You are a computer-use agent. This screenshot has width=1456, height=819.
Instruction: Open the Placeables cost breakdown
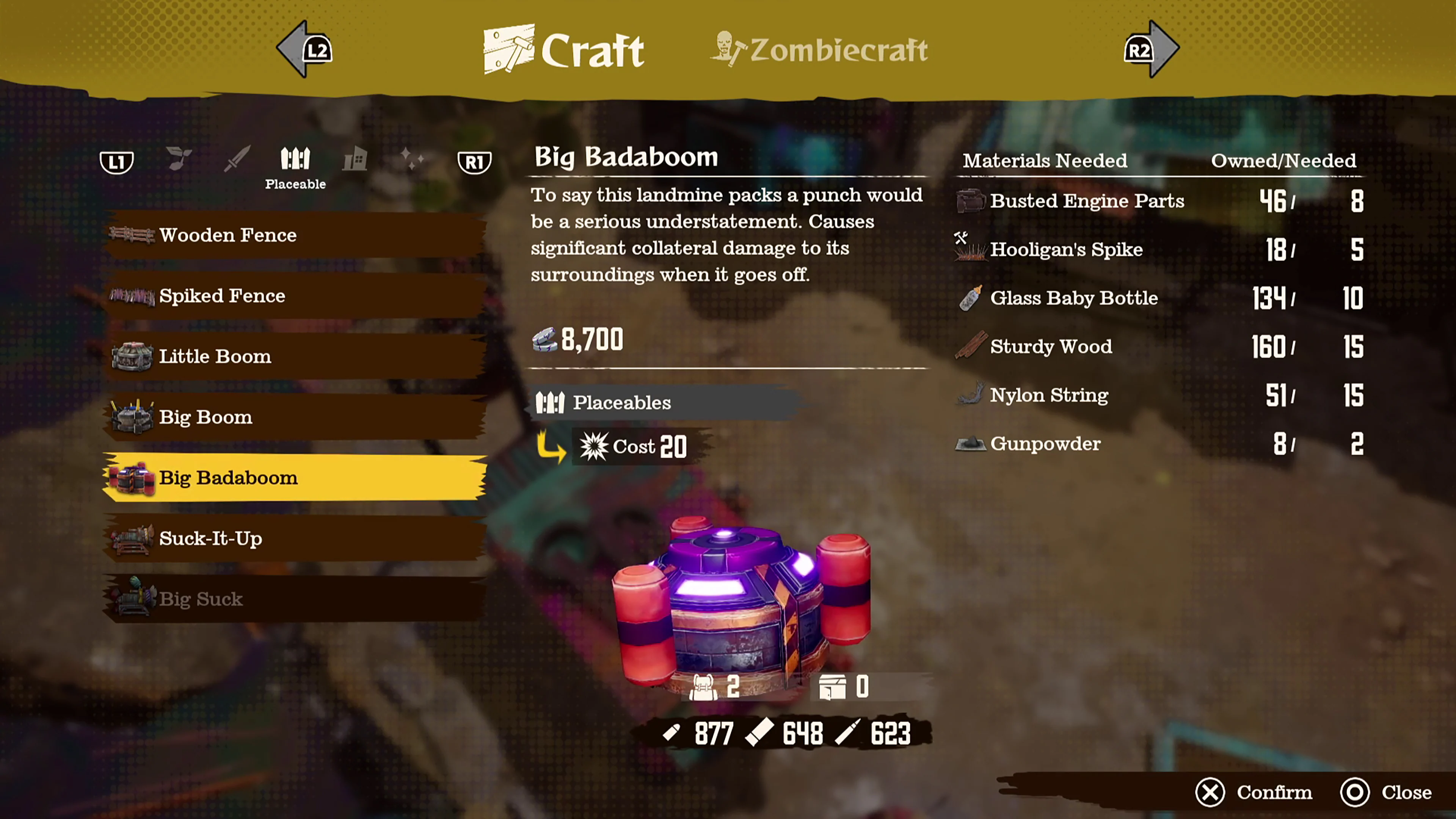pos(622,402)
